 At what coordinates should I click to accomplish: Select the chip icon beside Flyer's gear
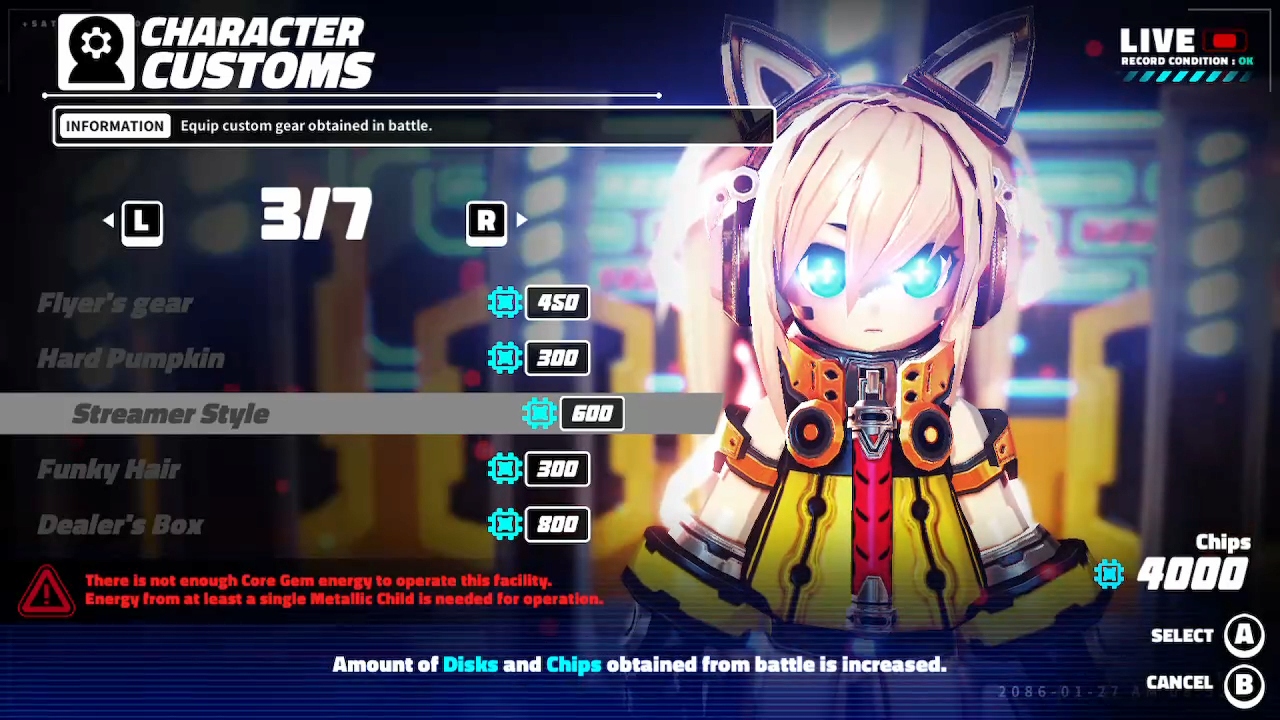pos(505,302)
